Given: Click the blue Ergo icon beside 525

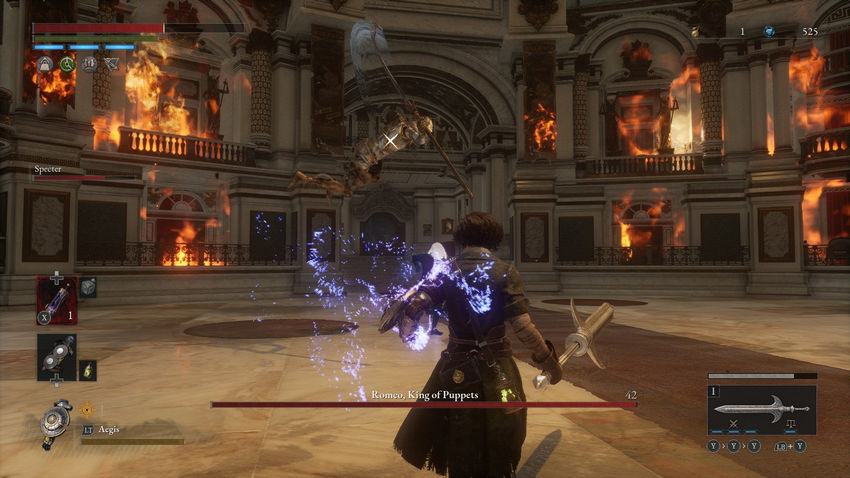Looking at the screenshot, I should [x=769, y=32].
